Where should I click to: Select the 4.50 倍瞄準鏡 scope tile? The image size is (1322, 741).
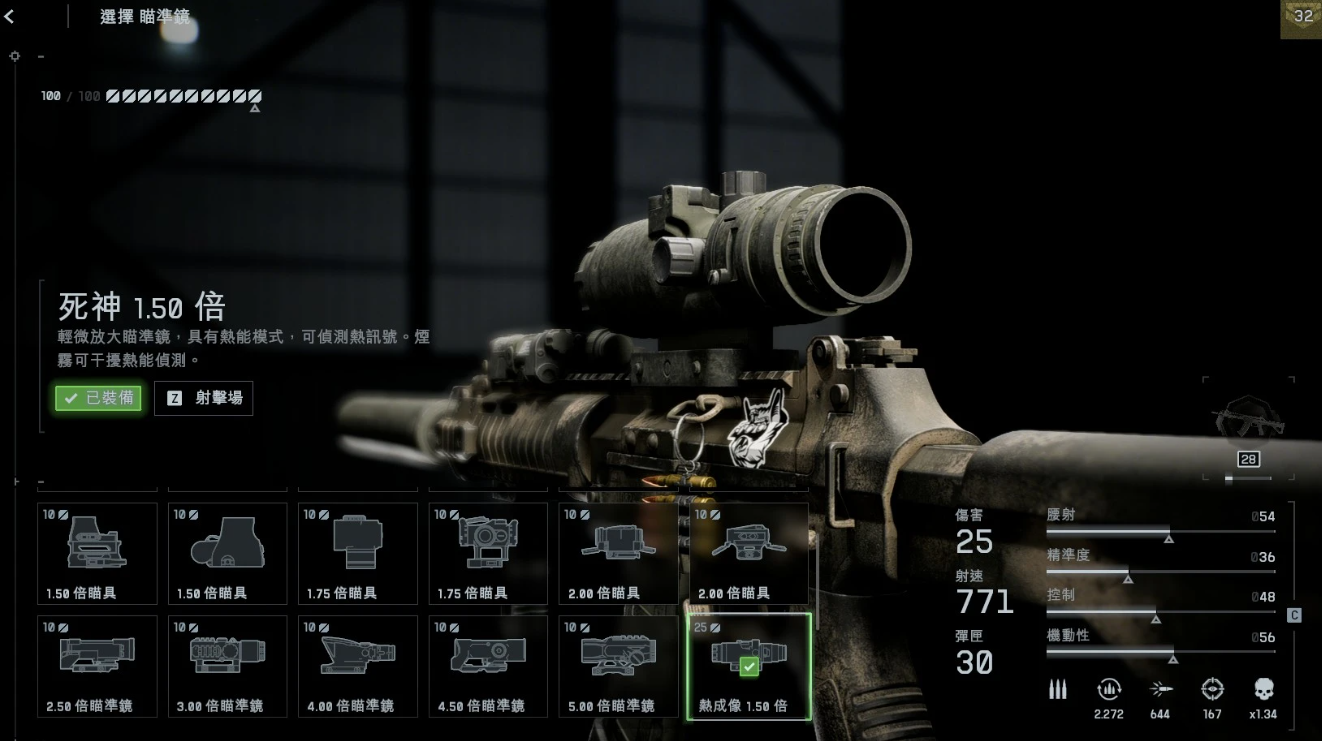(x=488, y=666)
